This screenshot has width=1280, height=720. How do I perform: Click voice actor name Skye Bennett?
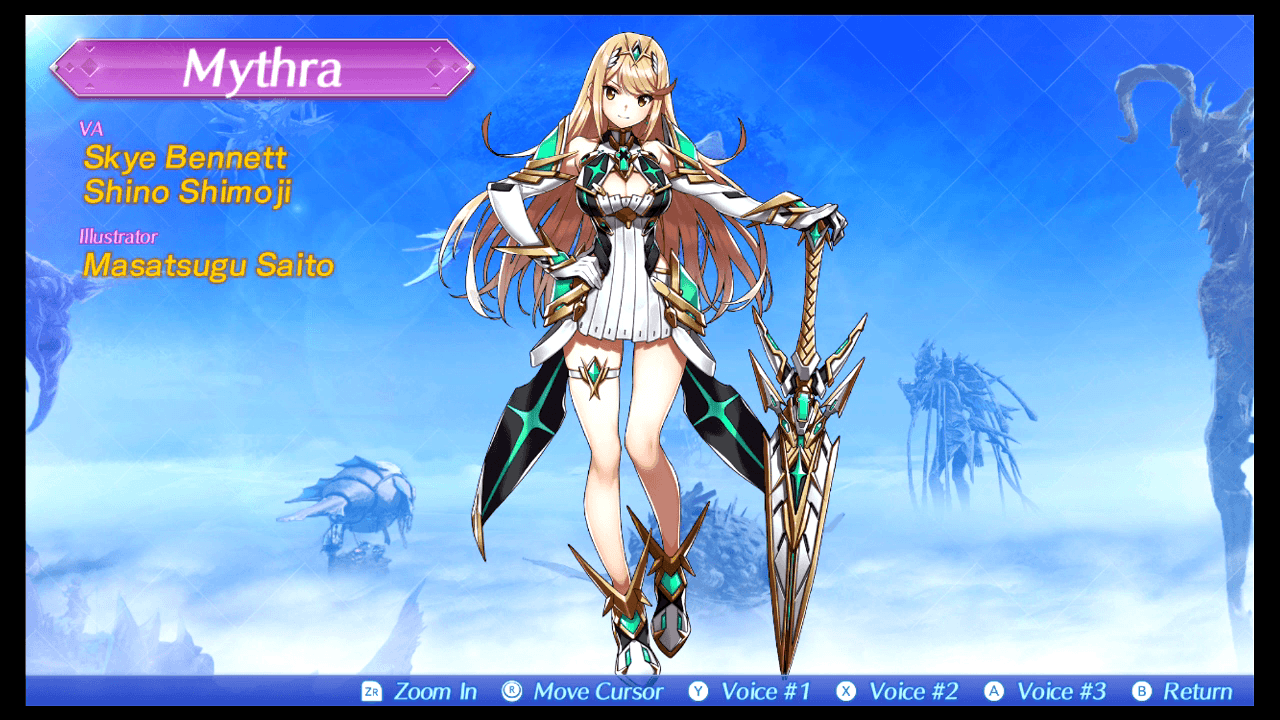(x=183, y=157)
